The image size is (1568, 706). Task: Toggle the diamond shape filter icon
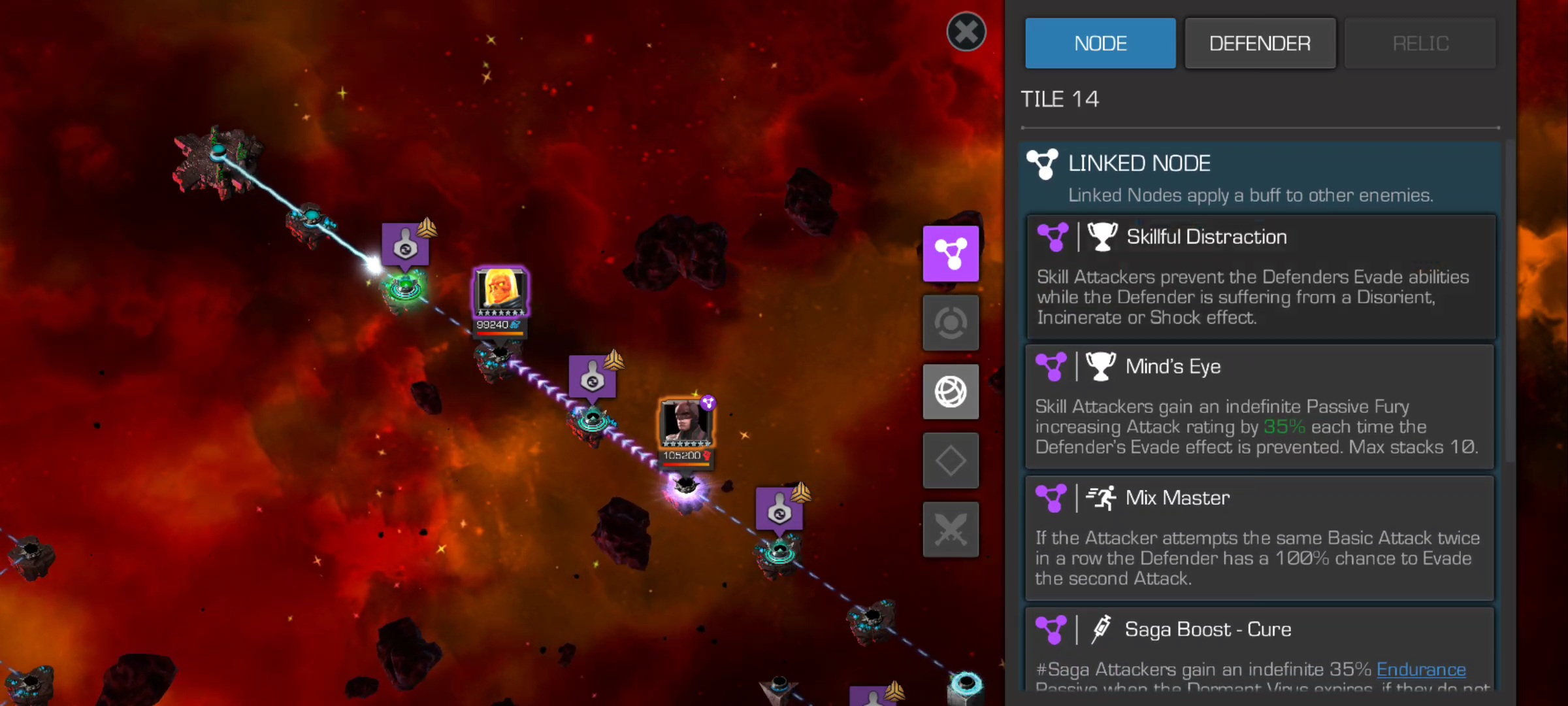coord(951,461)
